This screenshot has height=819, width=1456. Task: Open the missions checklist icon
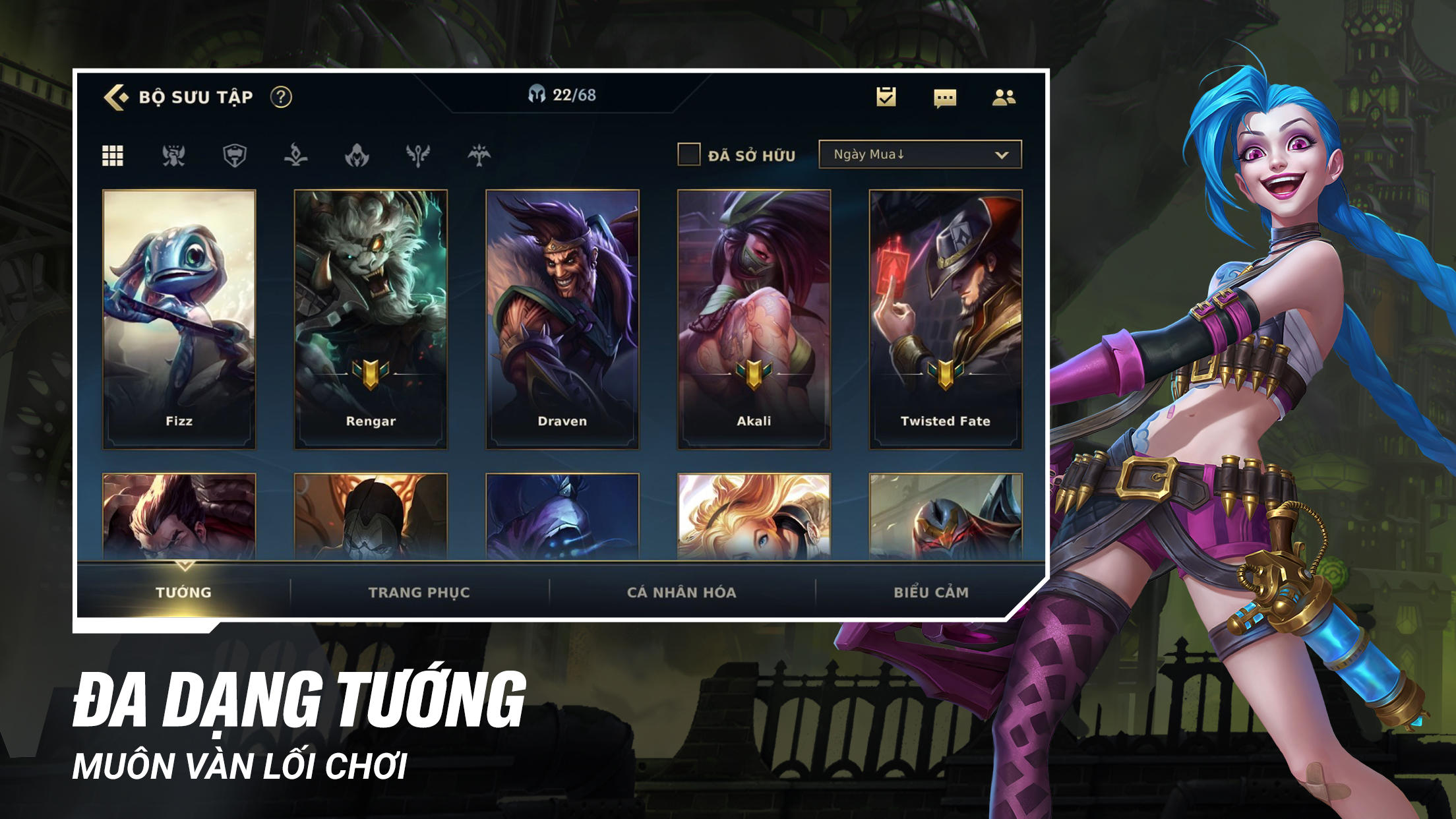coord(884,98)
